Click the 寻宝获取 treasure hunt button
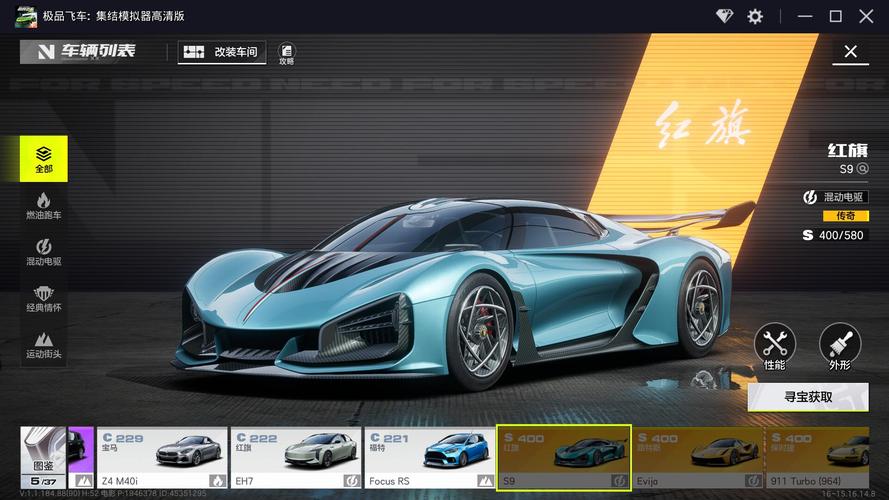Image resolution: width=889 pixels, height=500 pixels. pos(808,397)
